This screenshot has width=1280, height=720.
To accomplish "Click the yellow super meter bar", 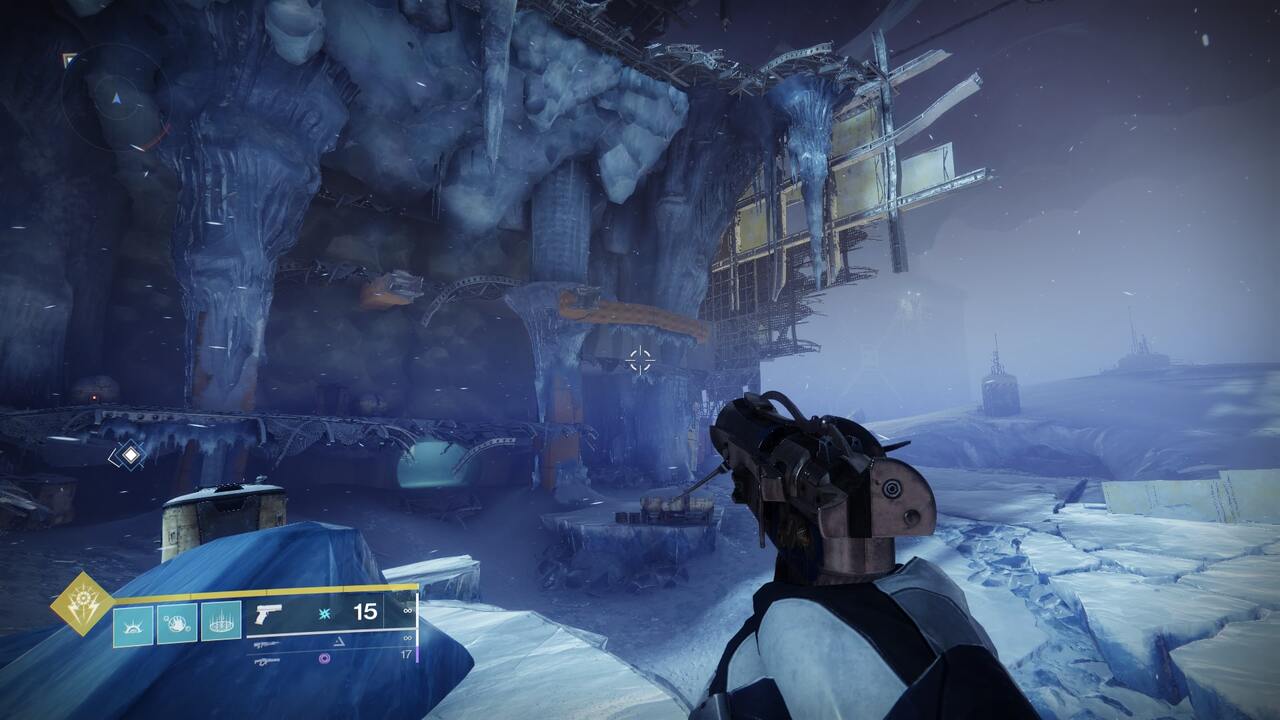I will (x=300, y=589).
